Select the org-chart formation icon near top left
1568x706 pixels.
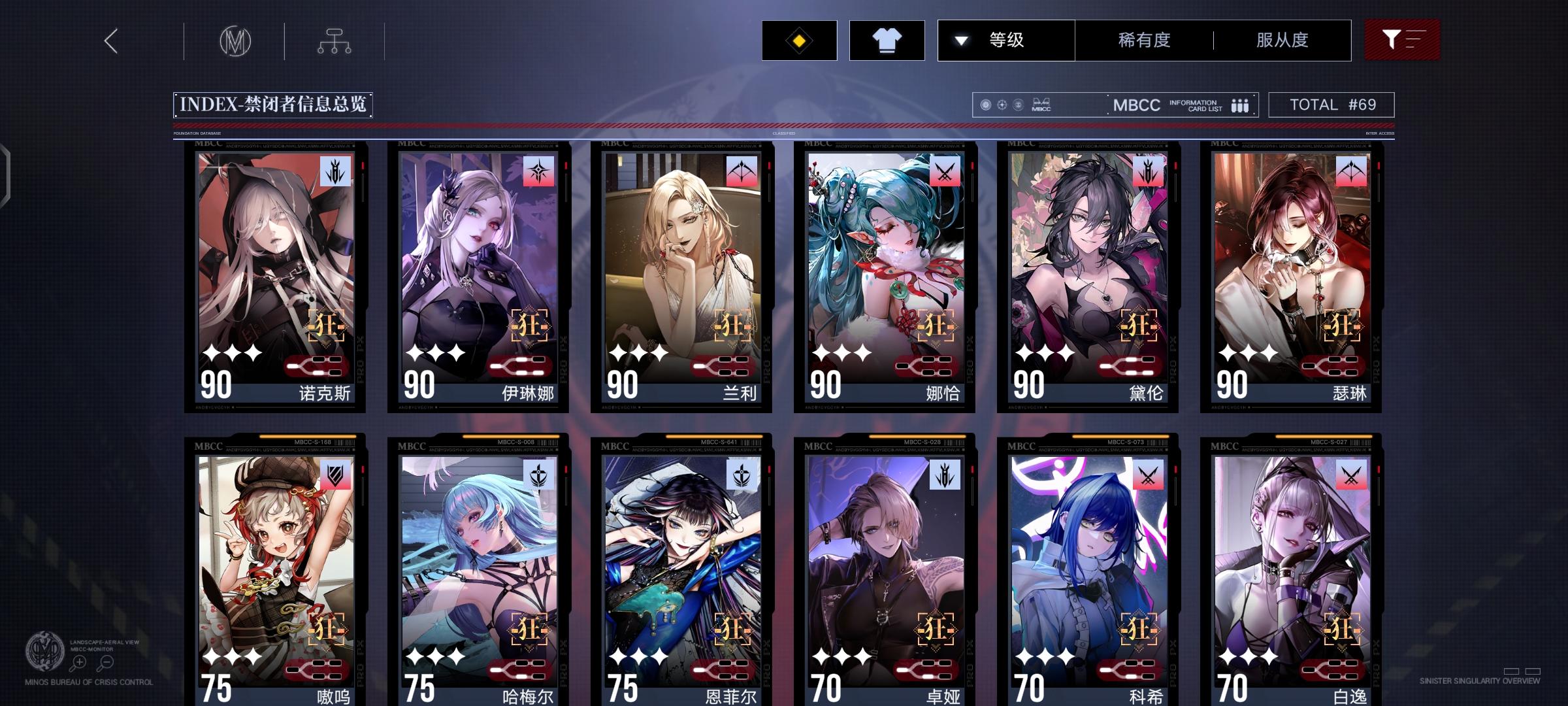(x=336, y=40)
